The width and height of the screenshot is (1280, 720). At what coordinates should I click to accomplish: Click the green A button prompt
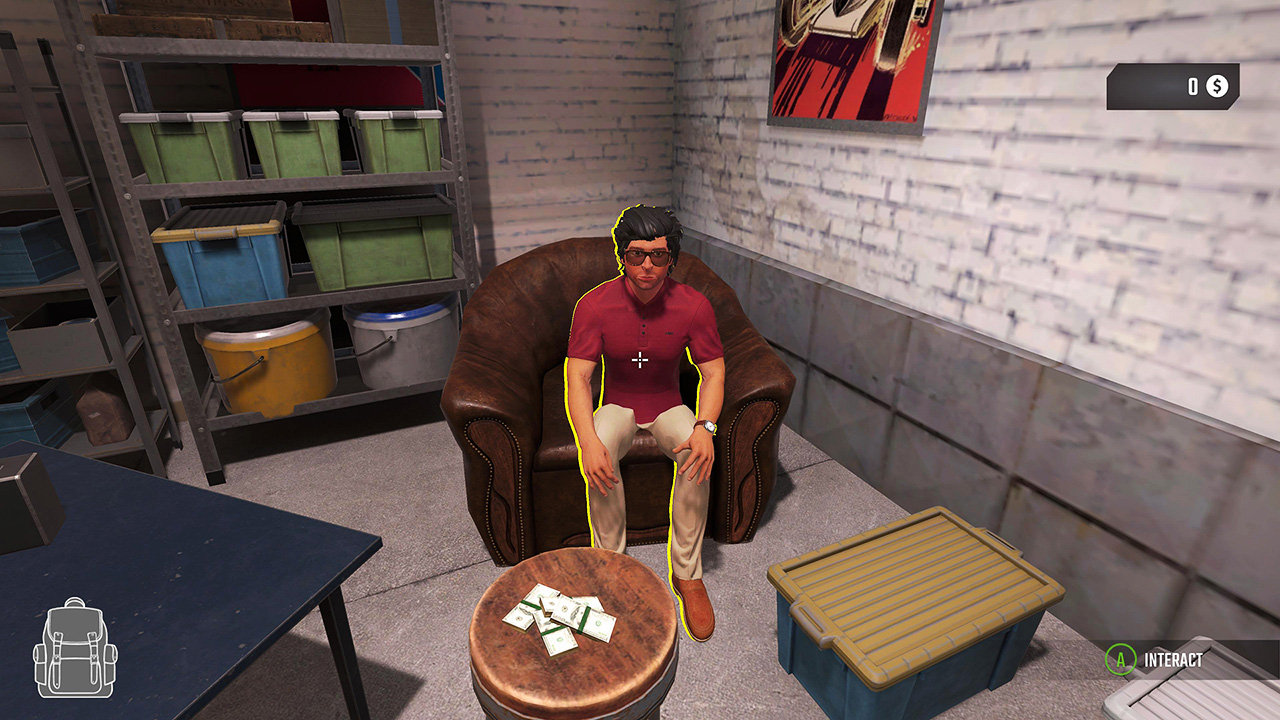(1122, 658)
